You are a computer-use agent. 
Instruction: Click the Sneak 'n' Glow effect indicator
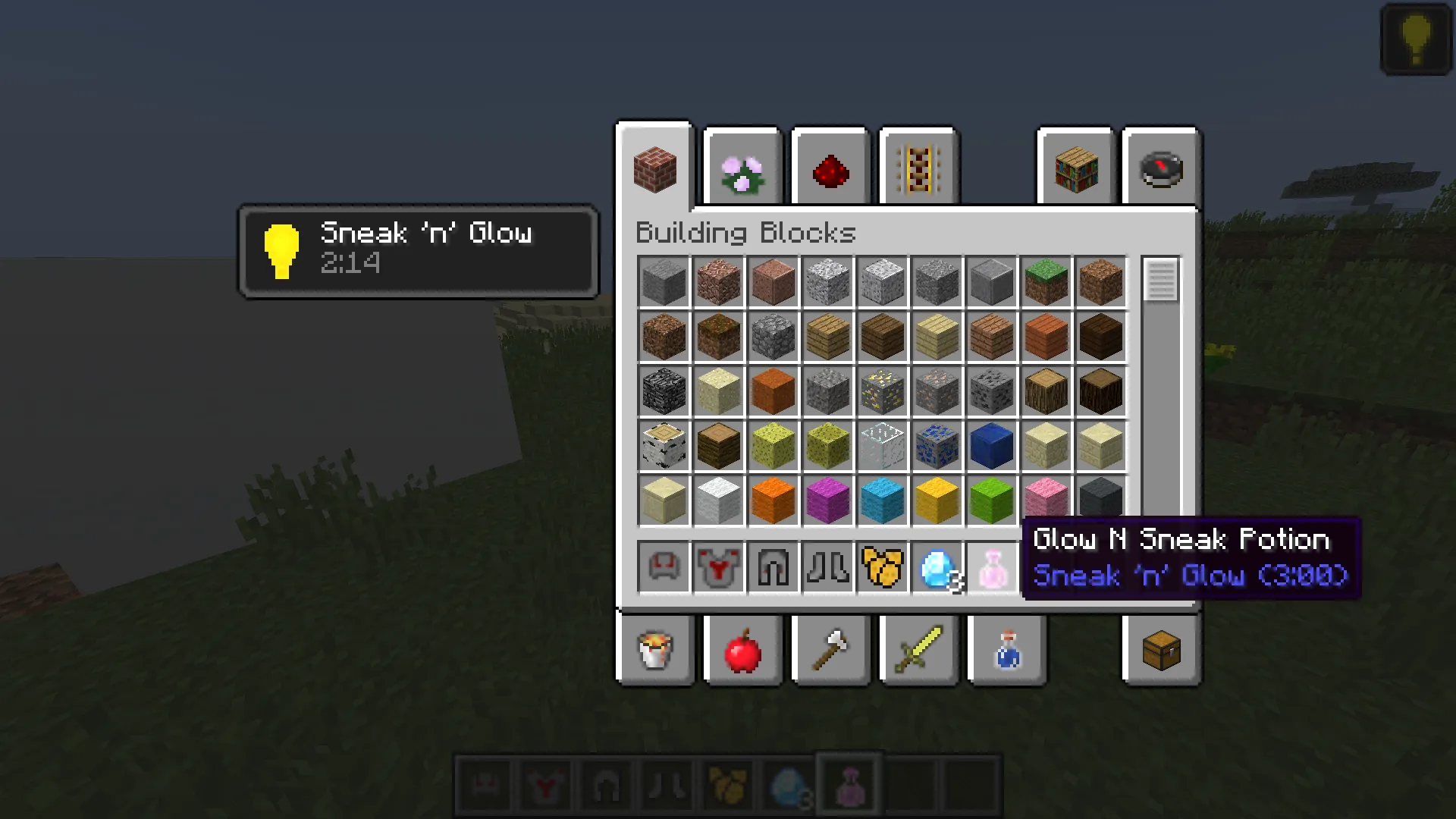point(417,250)
